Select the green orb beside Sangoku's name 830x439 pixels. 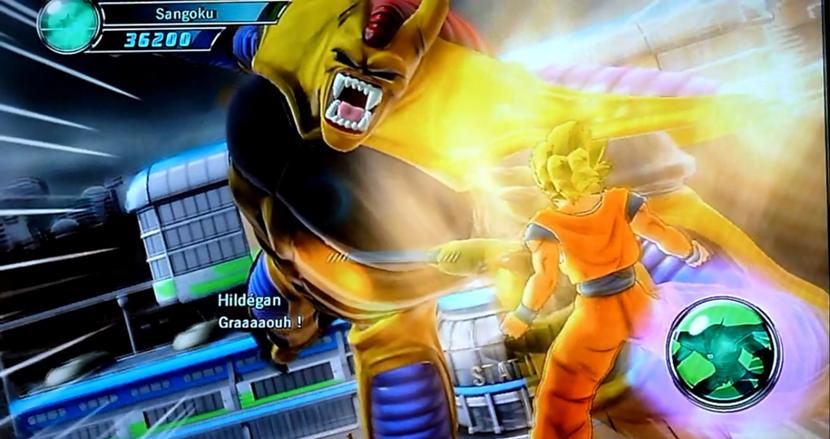[68, 24]
